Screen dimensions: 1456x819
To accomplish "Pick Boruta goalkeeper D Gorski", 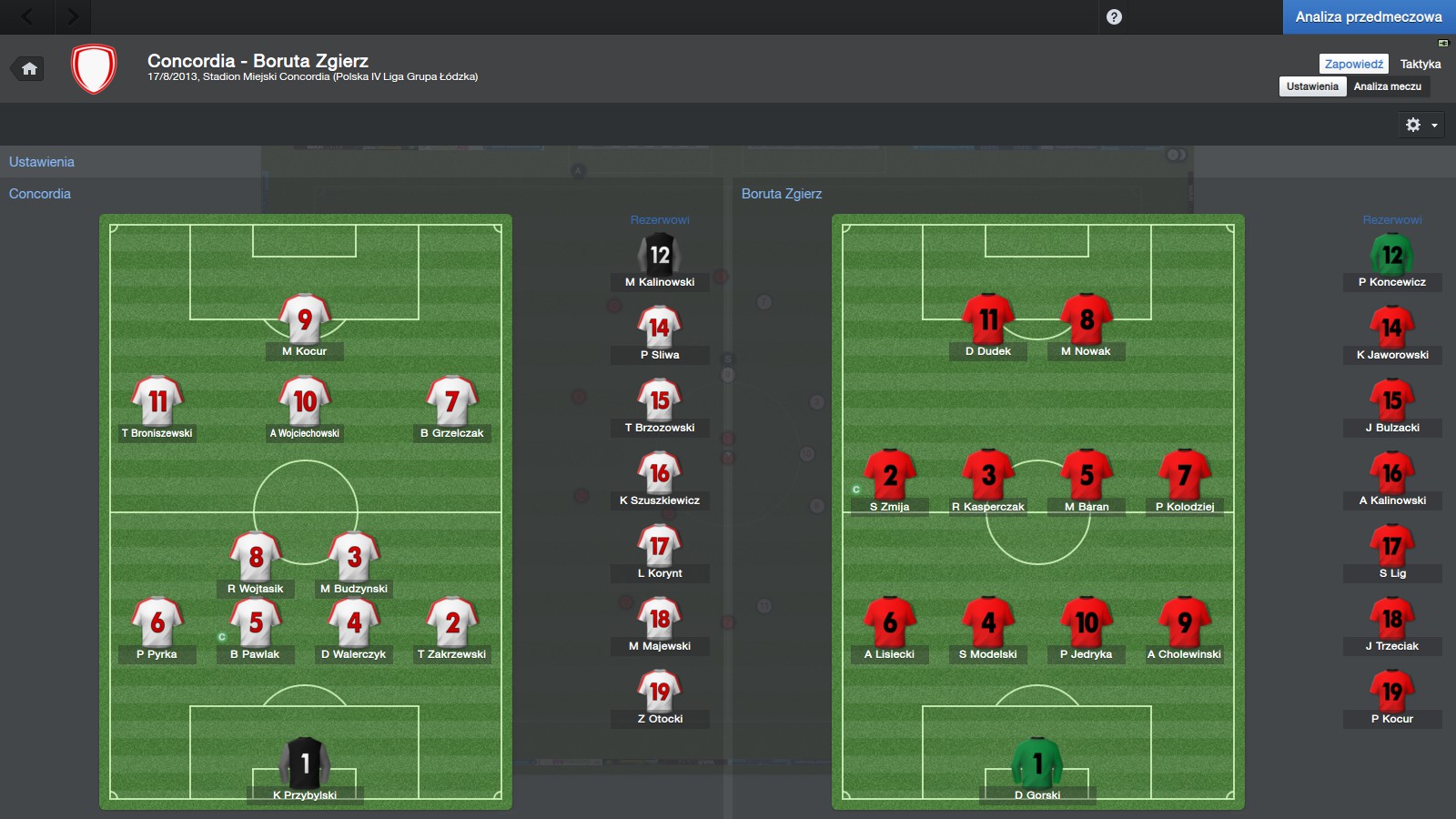I will [1037, 764].
